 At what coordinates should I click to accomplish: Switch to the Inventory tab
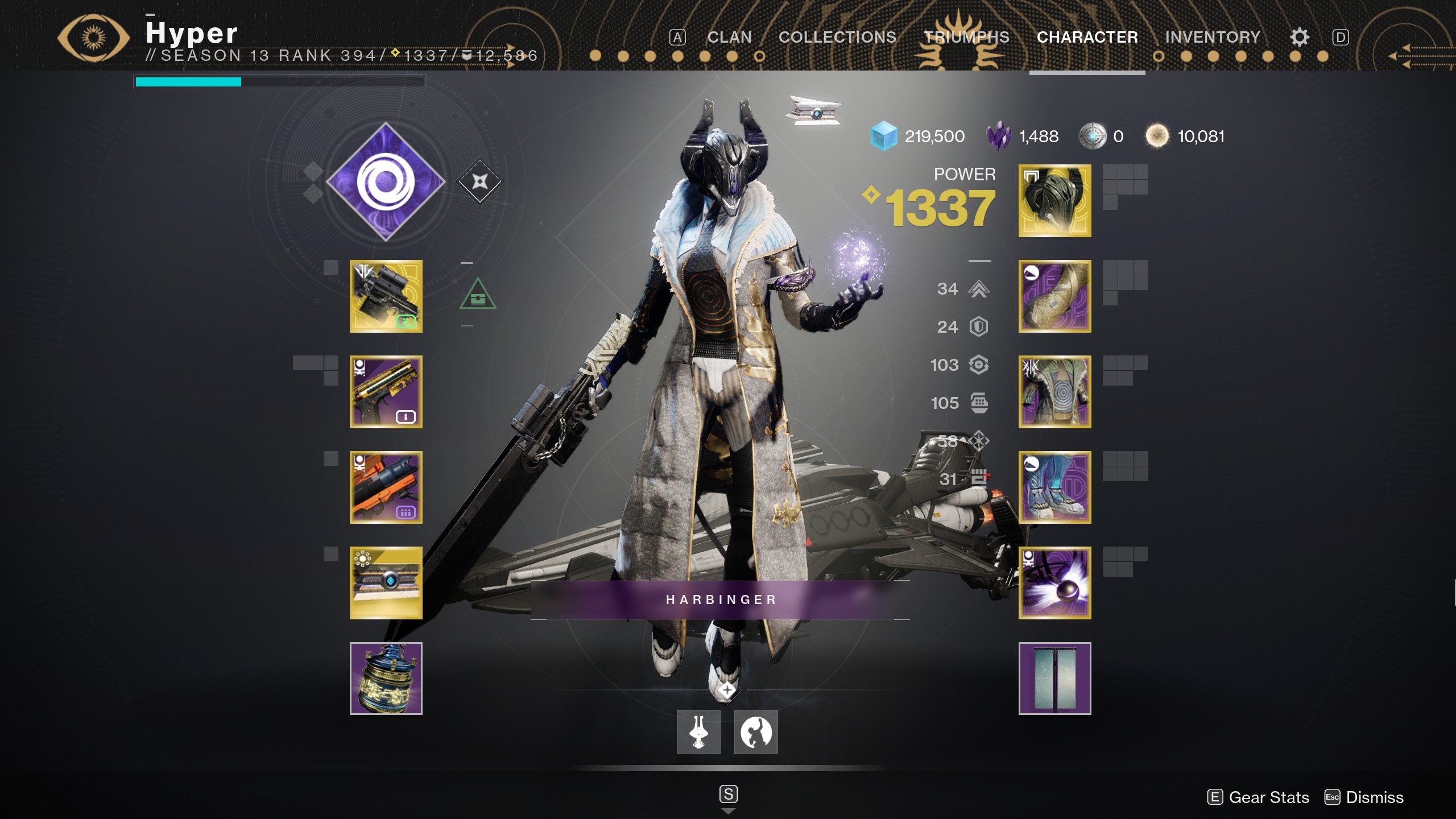tap(1213, 36)
